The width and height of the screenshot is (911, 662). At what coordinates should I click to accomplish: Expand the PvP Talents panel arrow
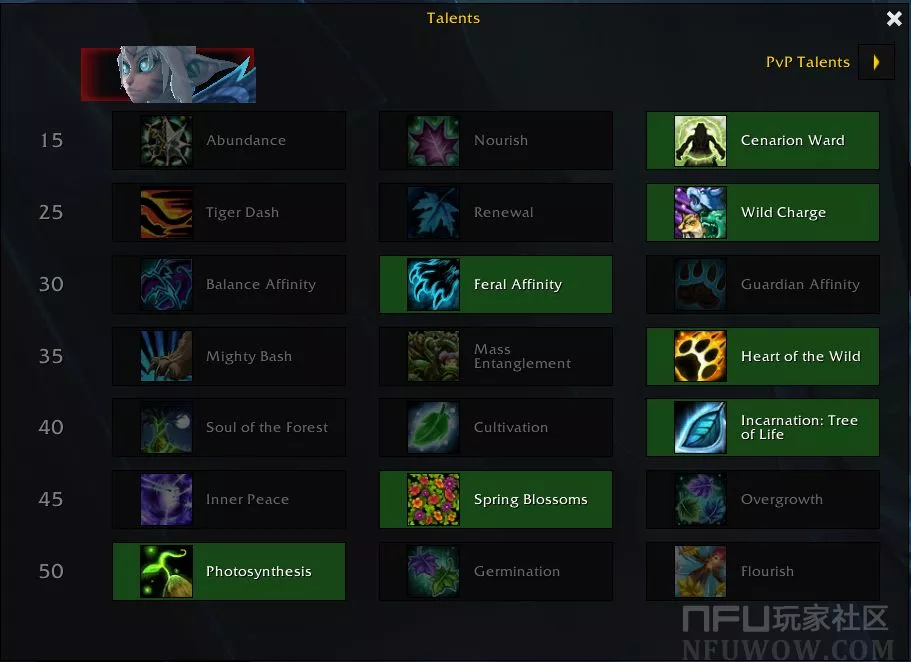click(x=876, y=62)
